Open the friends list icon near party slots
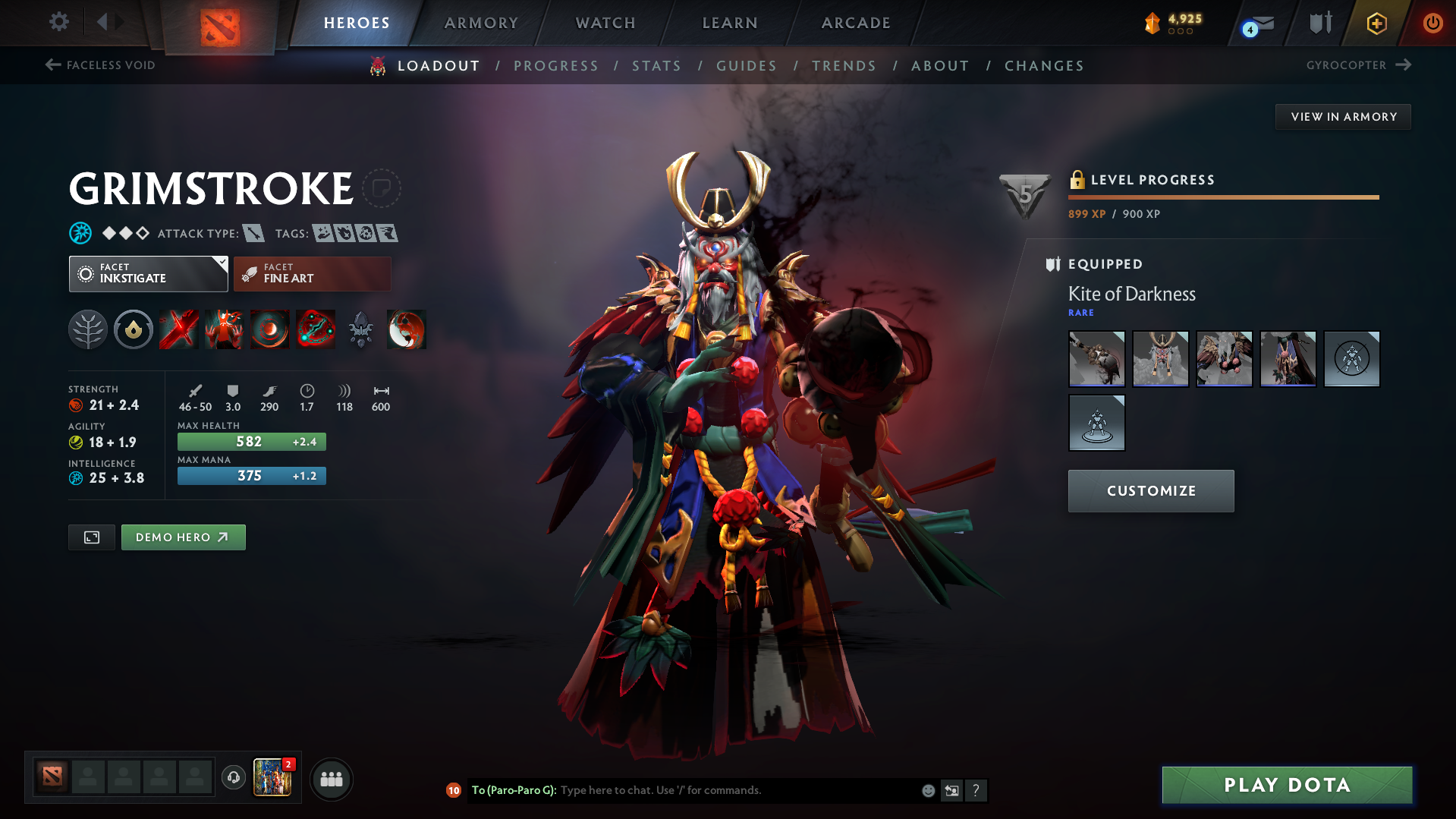This screenshot has width=1456, height=819. click(332, 779)
